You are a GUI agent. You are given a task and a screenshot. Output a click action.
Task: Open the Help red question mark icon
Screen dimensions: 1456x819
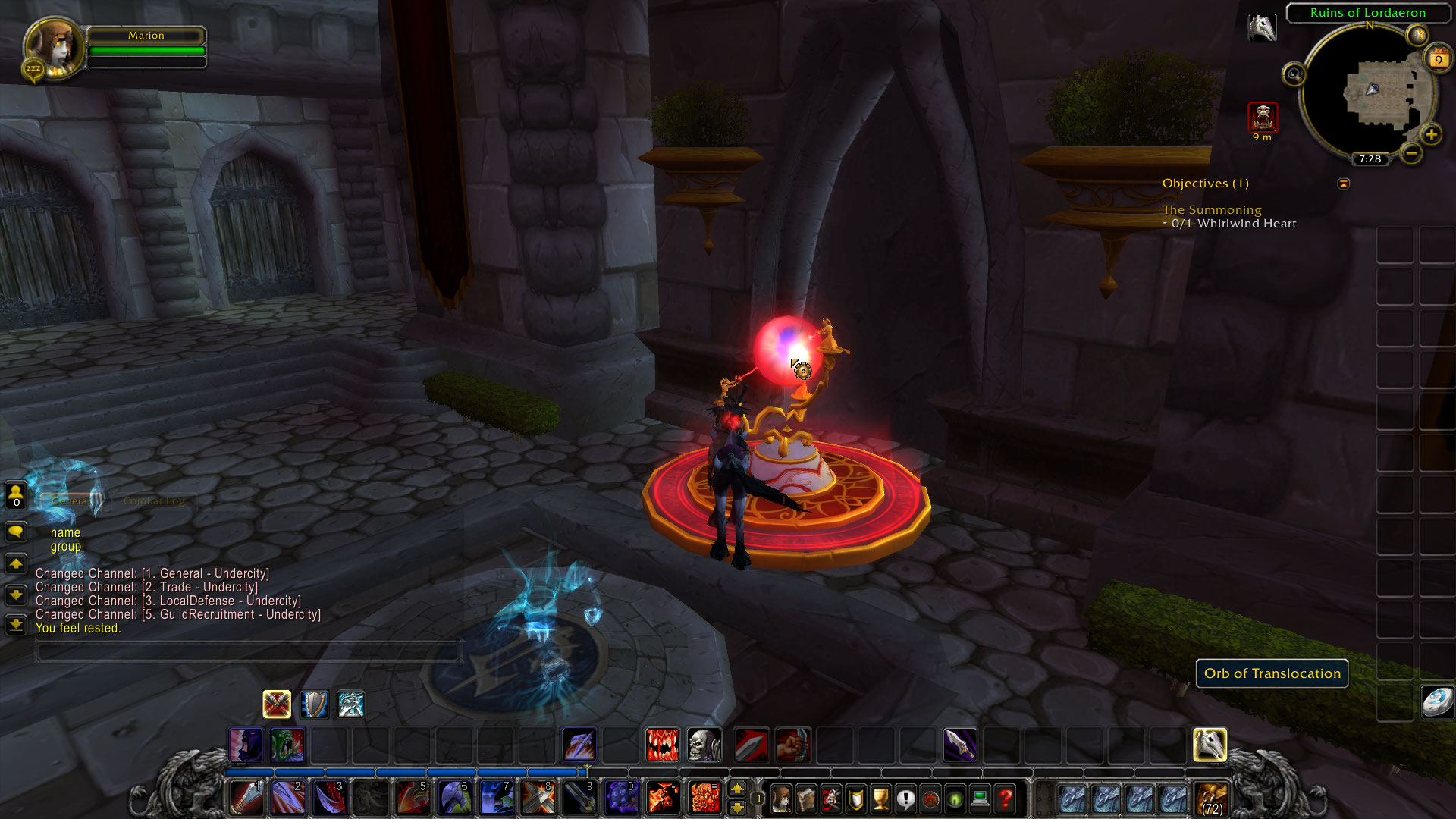1006,799
